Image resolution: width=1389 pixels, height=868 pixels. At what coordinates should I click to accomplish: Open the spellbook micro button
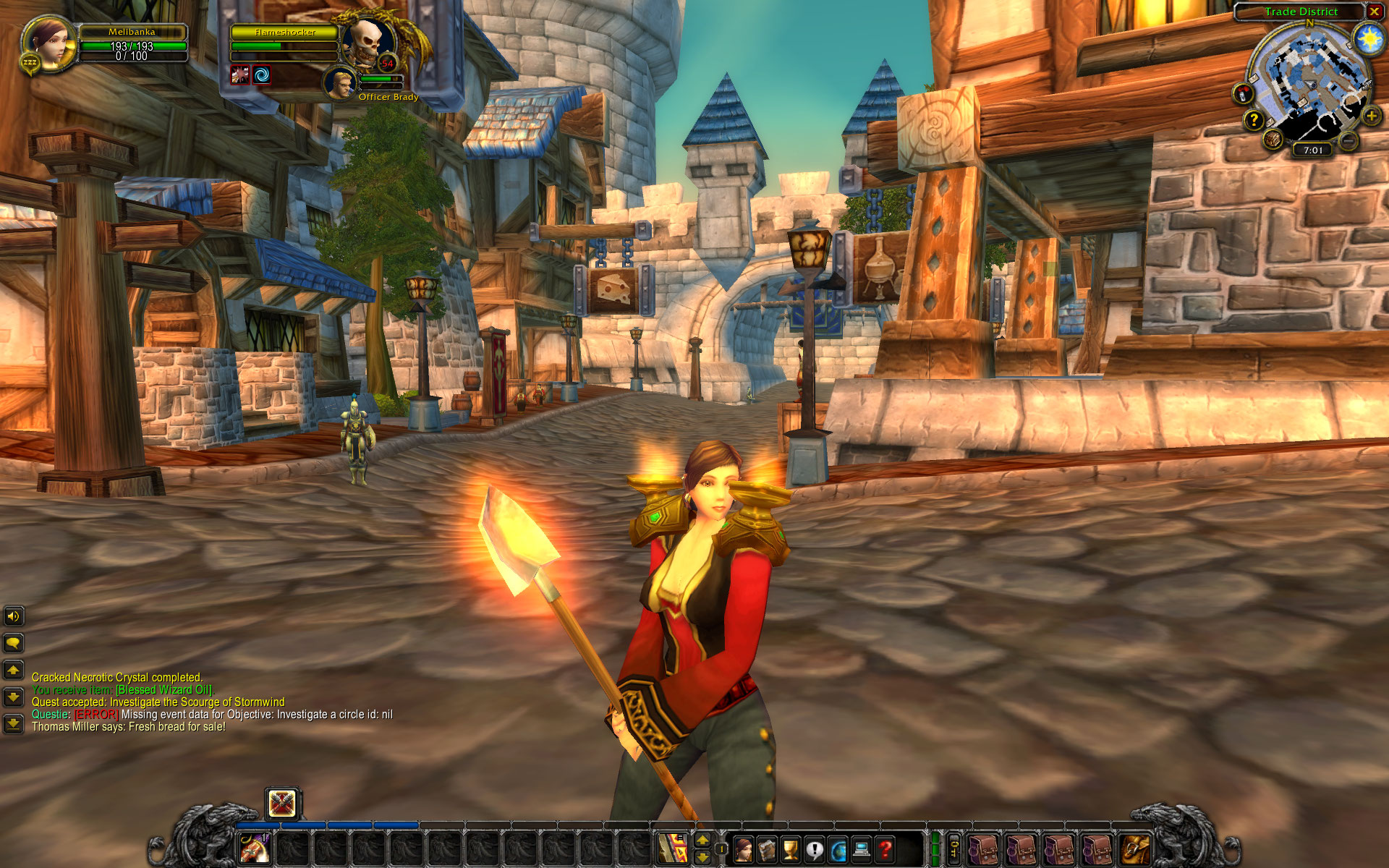coord(767,848)
